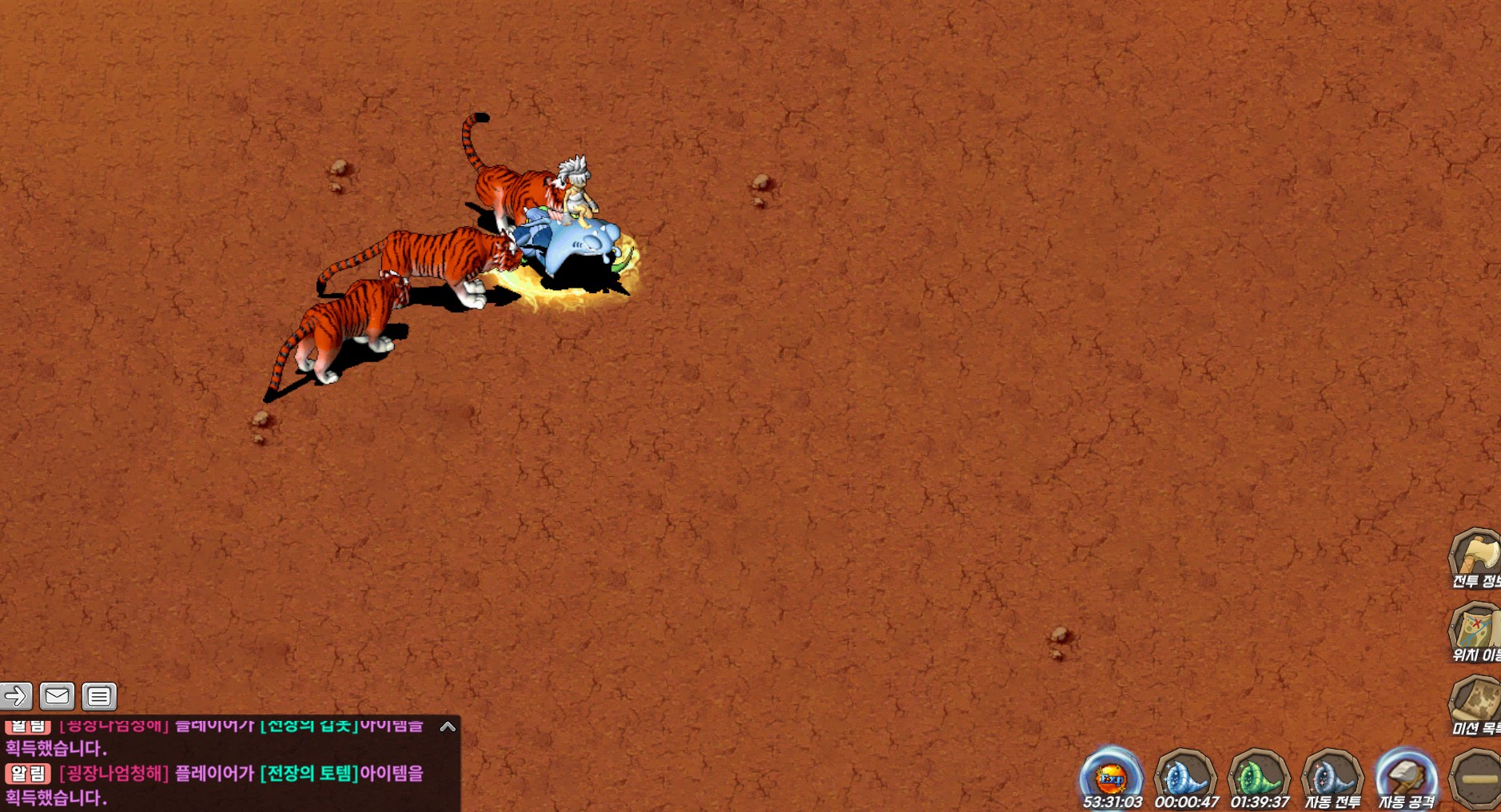Toggle 자동 공격 auto attack stone axe

1406,777
